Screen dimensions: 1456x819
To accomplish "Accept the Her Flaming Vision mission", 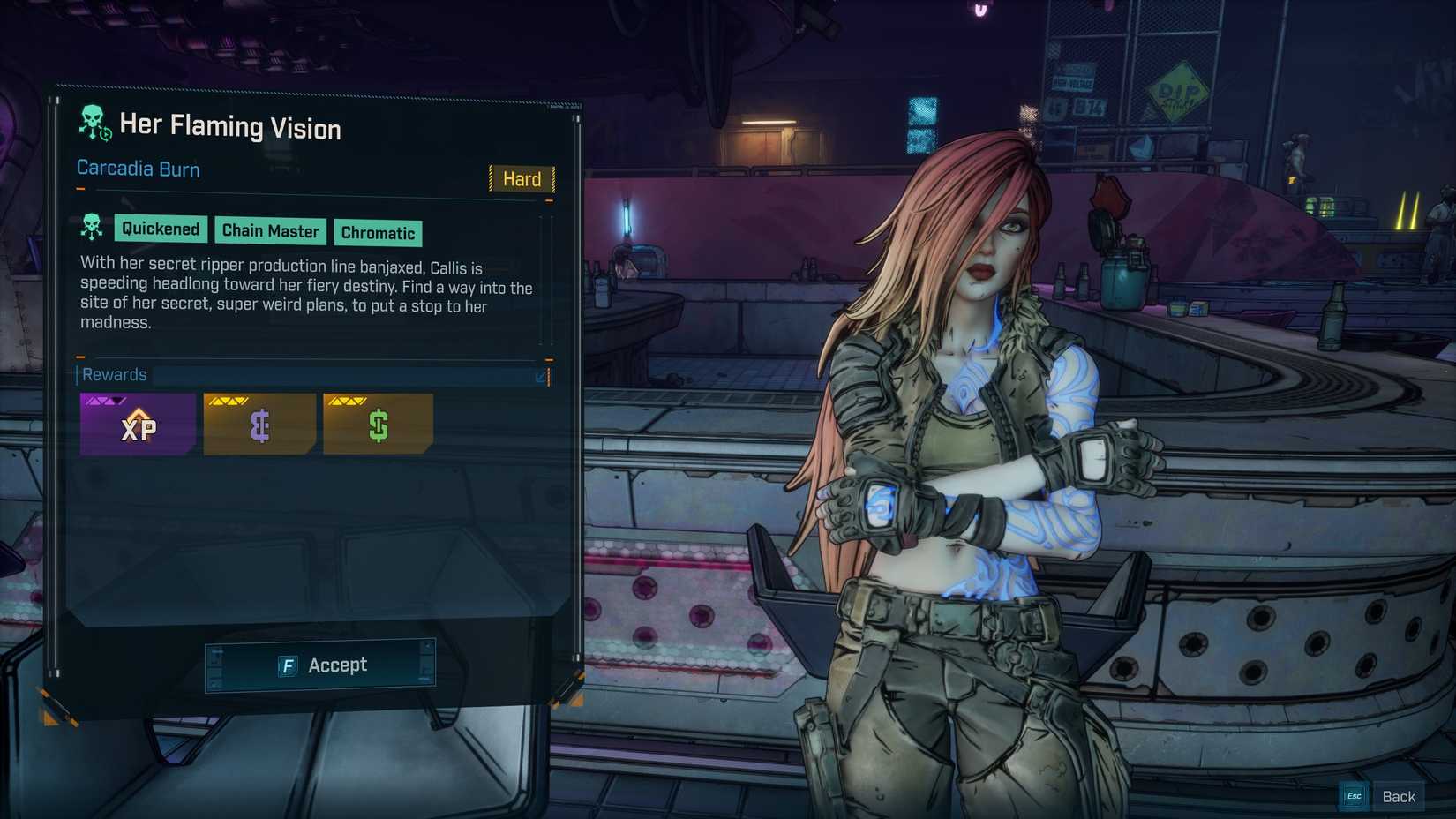I will tap(320, 665).
